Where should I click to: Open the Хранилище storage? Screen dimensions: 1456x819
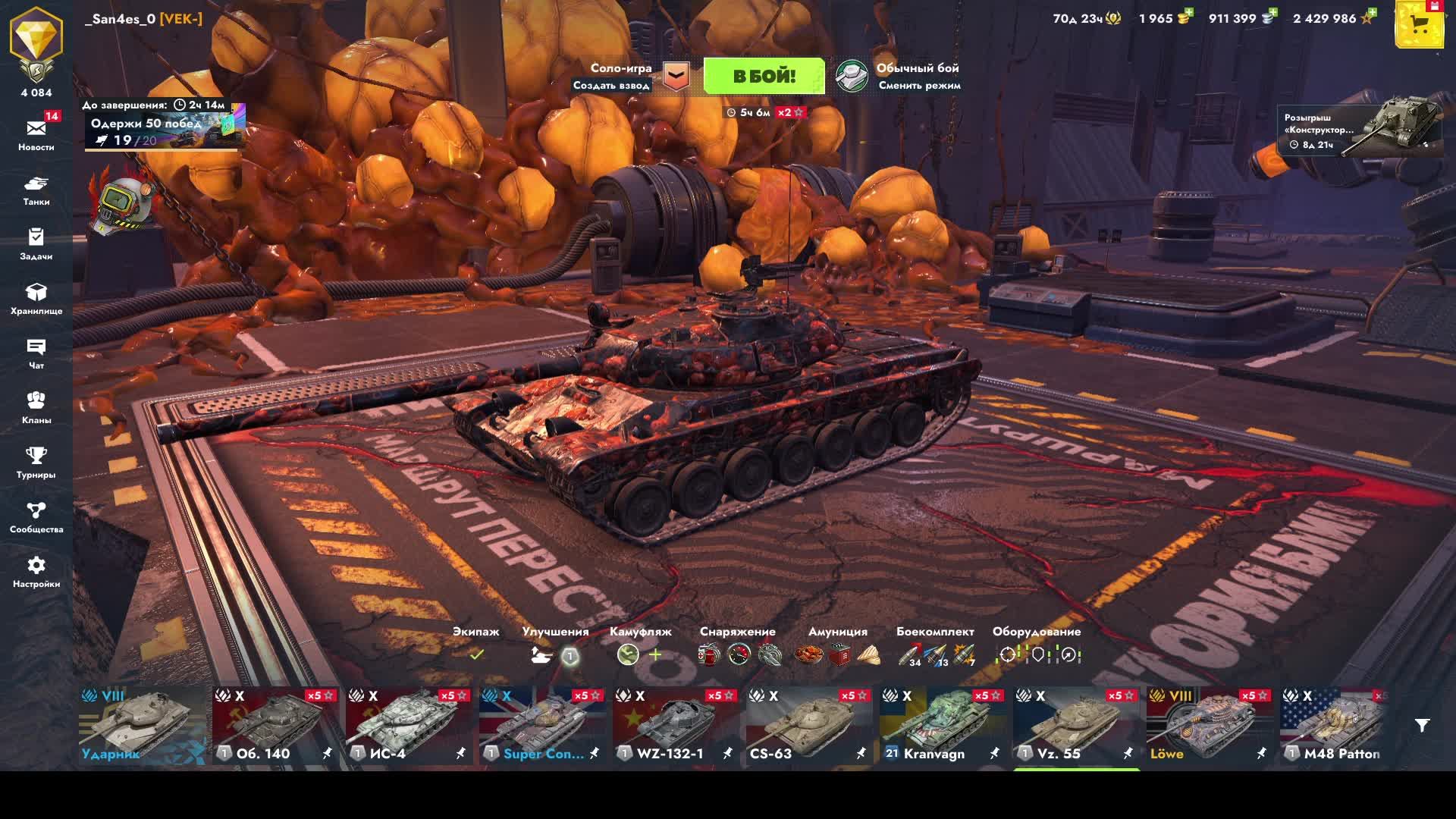pos(36,298)
